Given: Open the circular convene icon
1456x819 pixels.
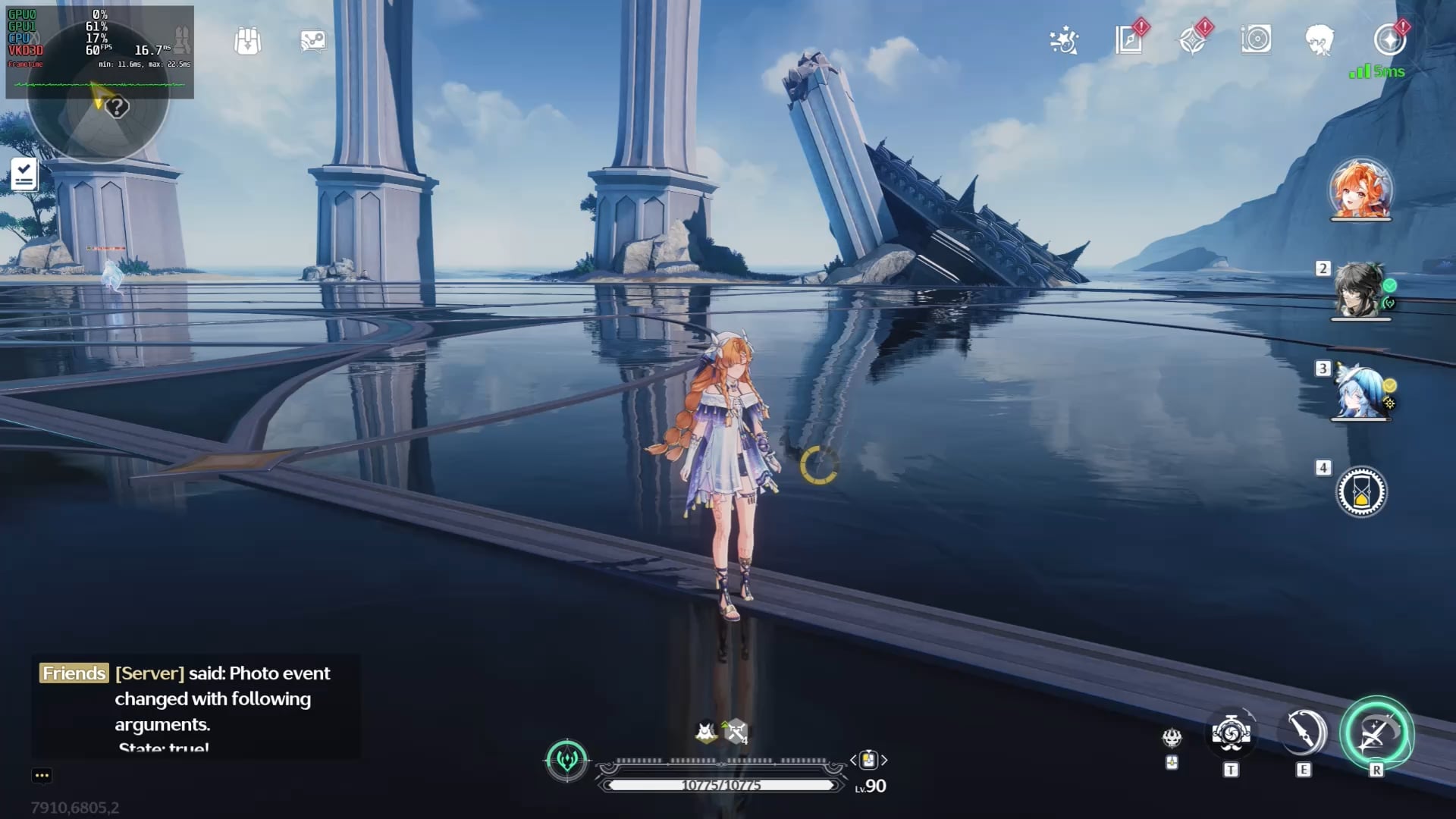Looking at the screenshot, I should pos(1256,39).
